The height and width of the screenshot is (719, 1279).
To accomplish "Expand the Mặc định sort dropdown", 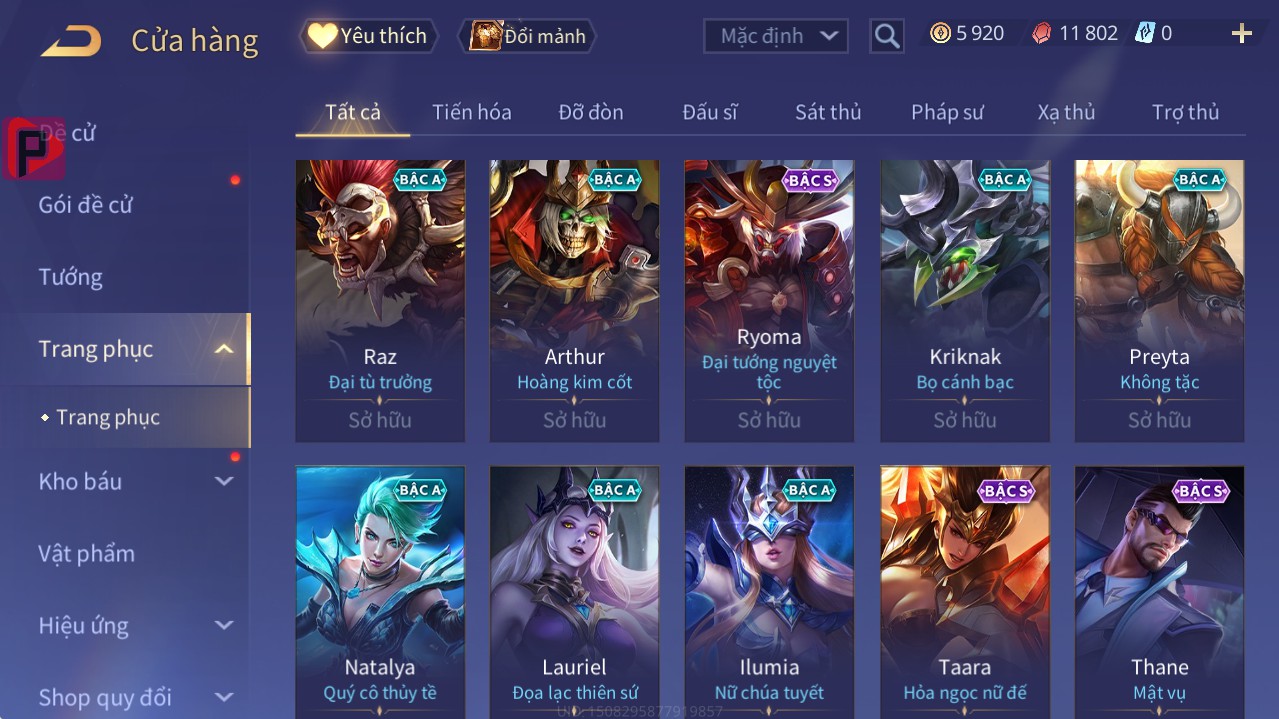I will click(x=775, y=36).
